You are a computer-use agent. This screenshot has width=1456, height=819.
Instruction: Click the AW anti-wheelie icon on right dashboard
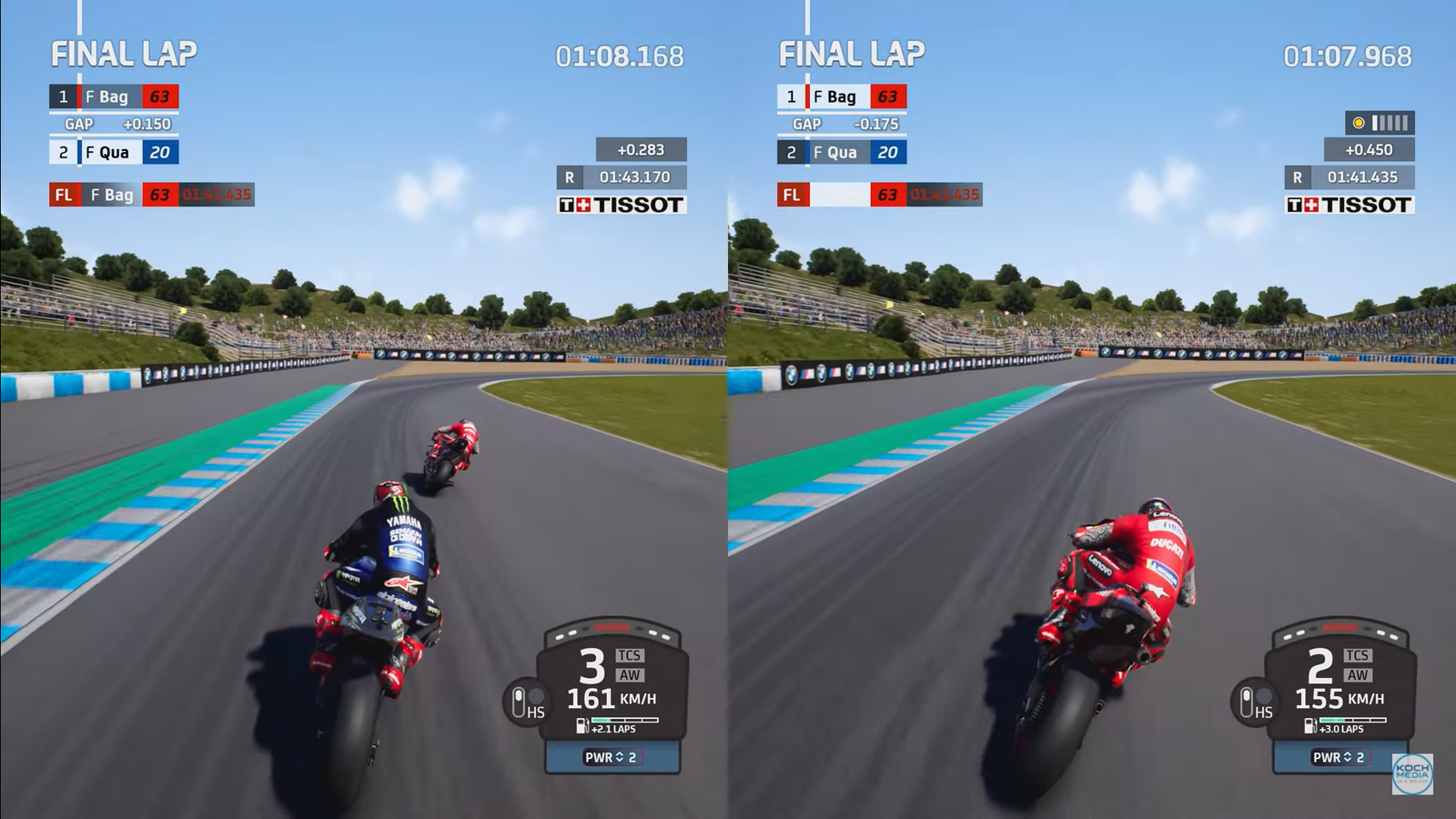(x=1358, y=676)
